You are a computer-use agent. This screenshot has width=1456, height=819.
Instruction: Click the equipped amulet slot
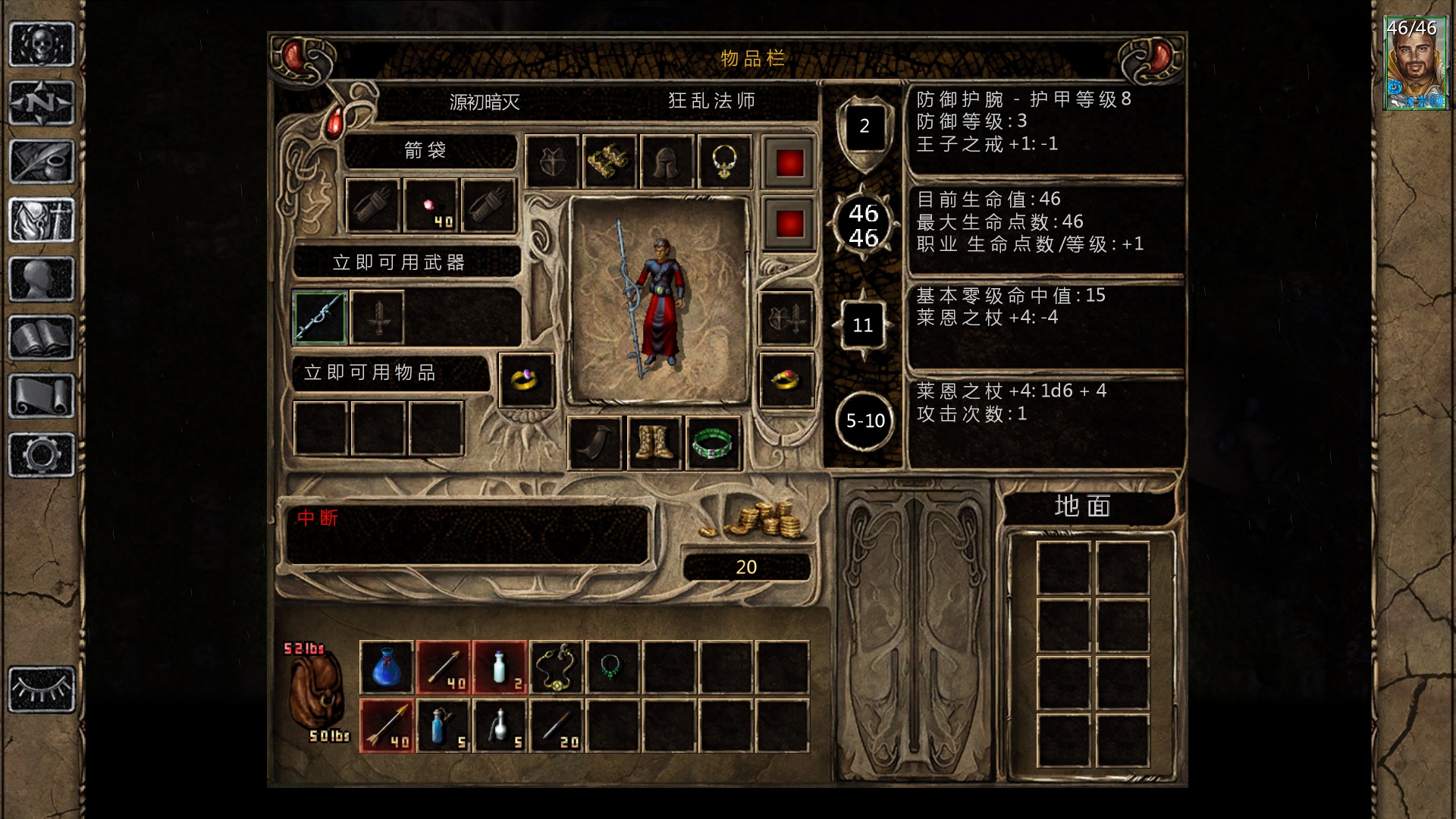coord(724,162)
